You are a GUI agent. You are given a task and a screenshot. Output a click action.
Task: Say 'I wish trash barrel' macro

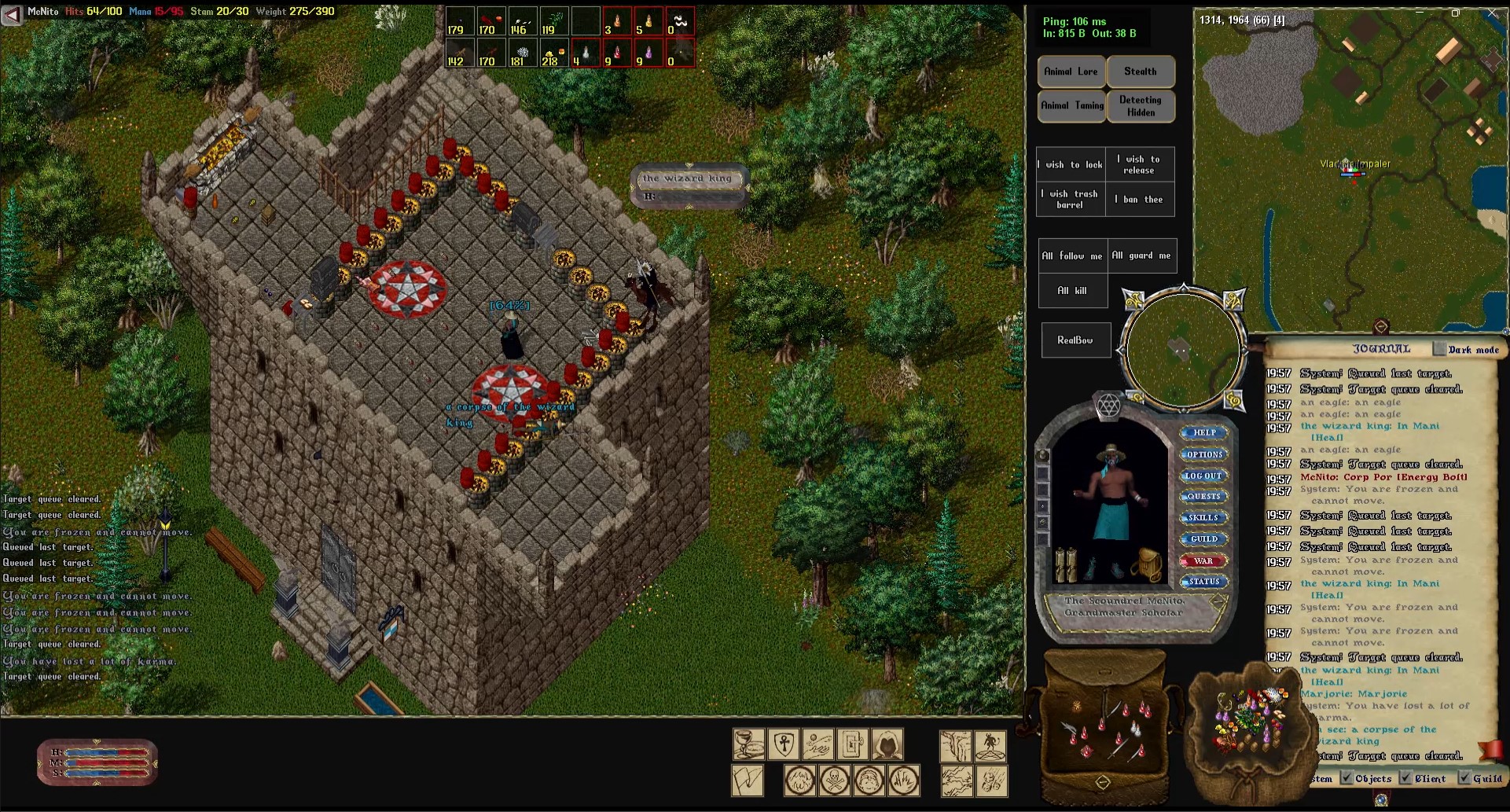[1070, 199]
